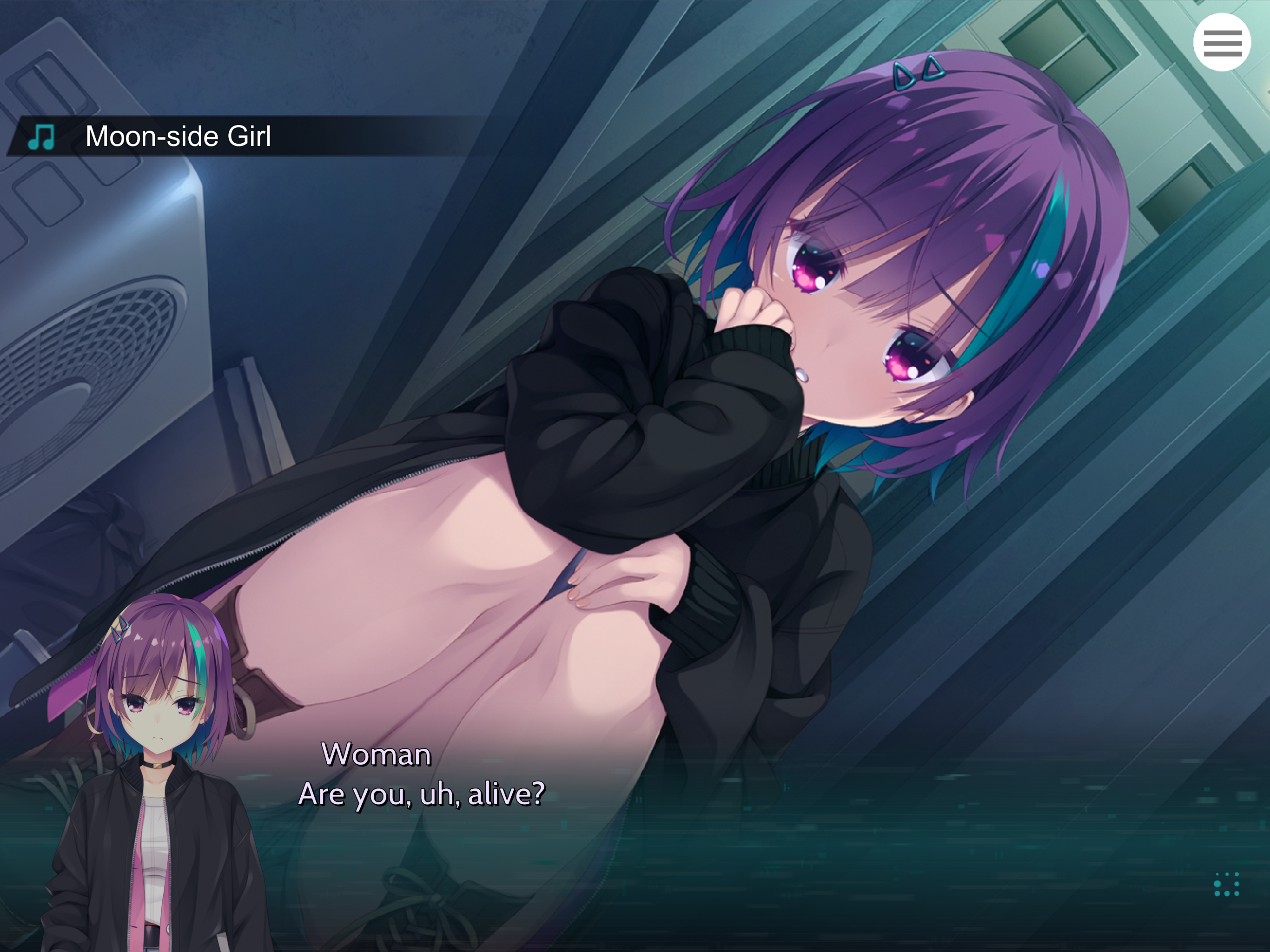Click the dotted advance-text indicator
Viewport: 1270px width, 952px height.
(x=1226, y=884)
